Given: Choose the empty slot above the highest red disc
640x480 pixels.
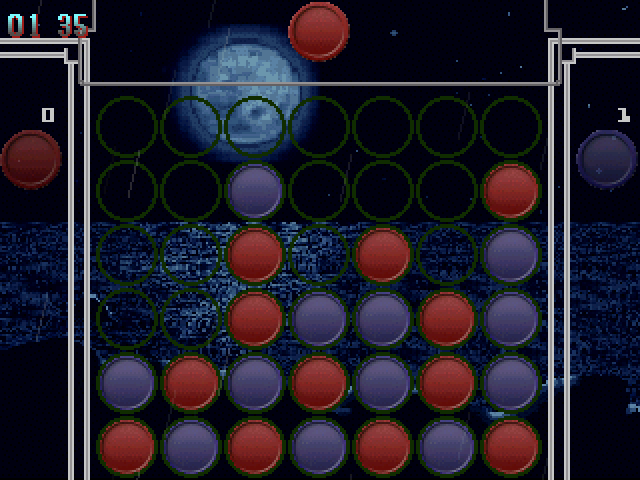Looking at the screenshot, I should point(511,127).
